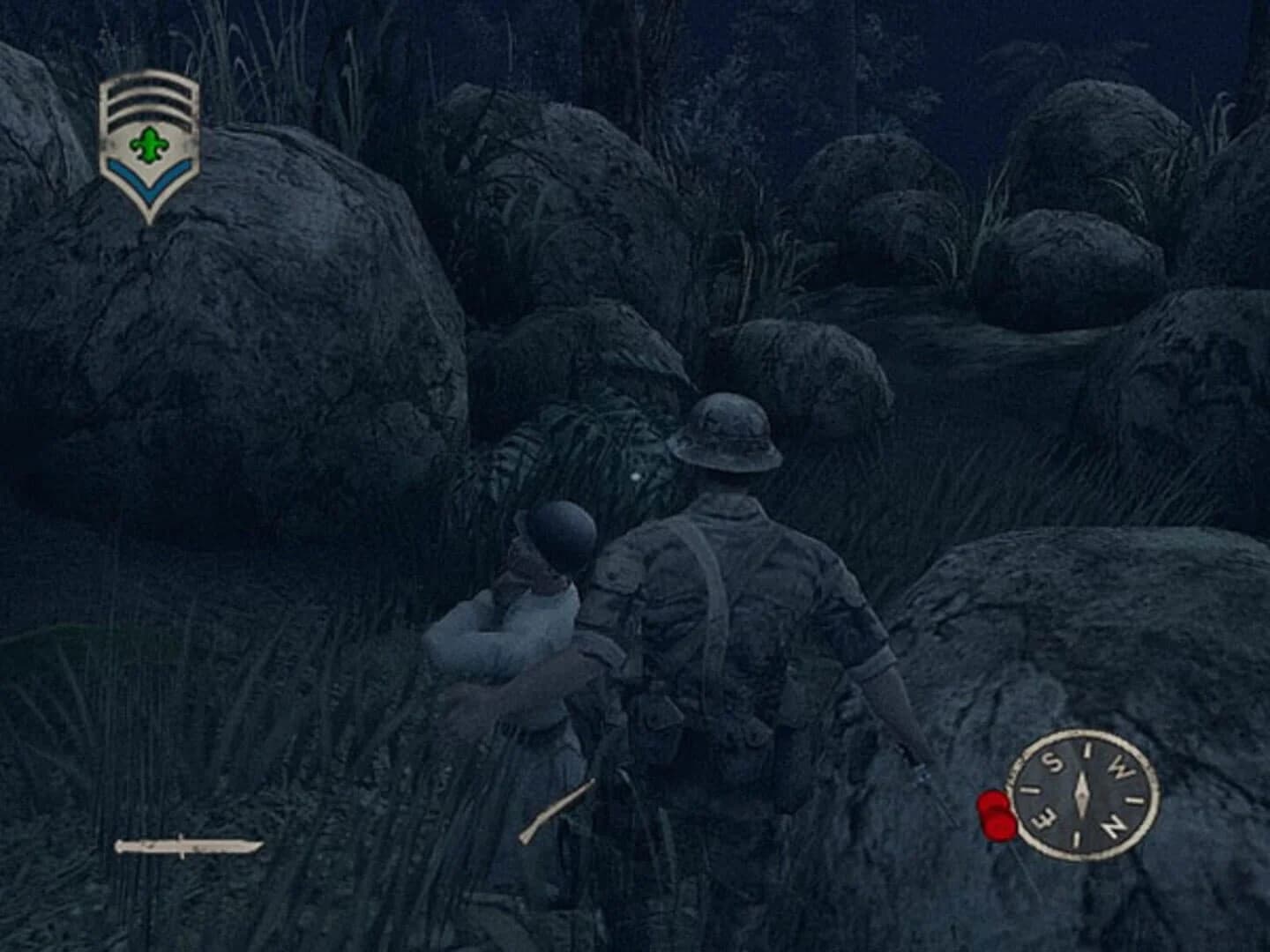Click the blue rocker chevron under the insignia

(x=150, y=176)
